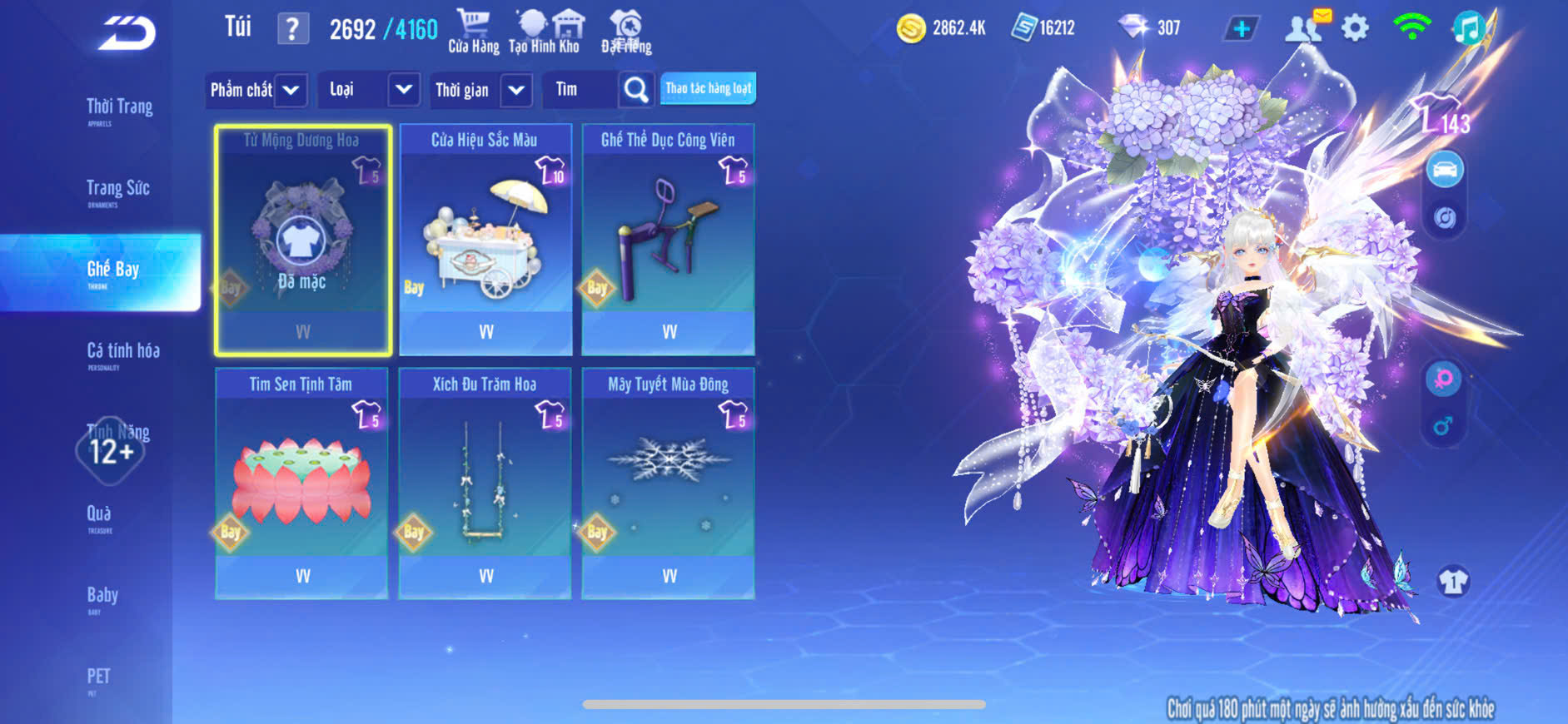This screenshot has width=1568, height=724.
Task: Click the question mark help button
Action: coord(292,29)
